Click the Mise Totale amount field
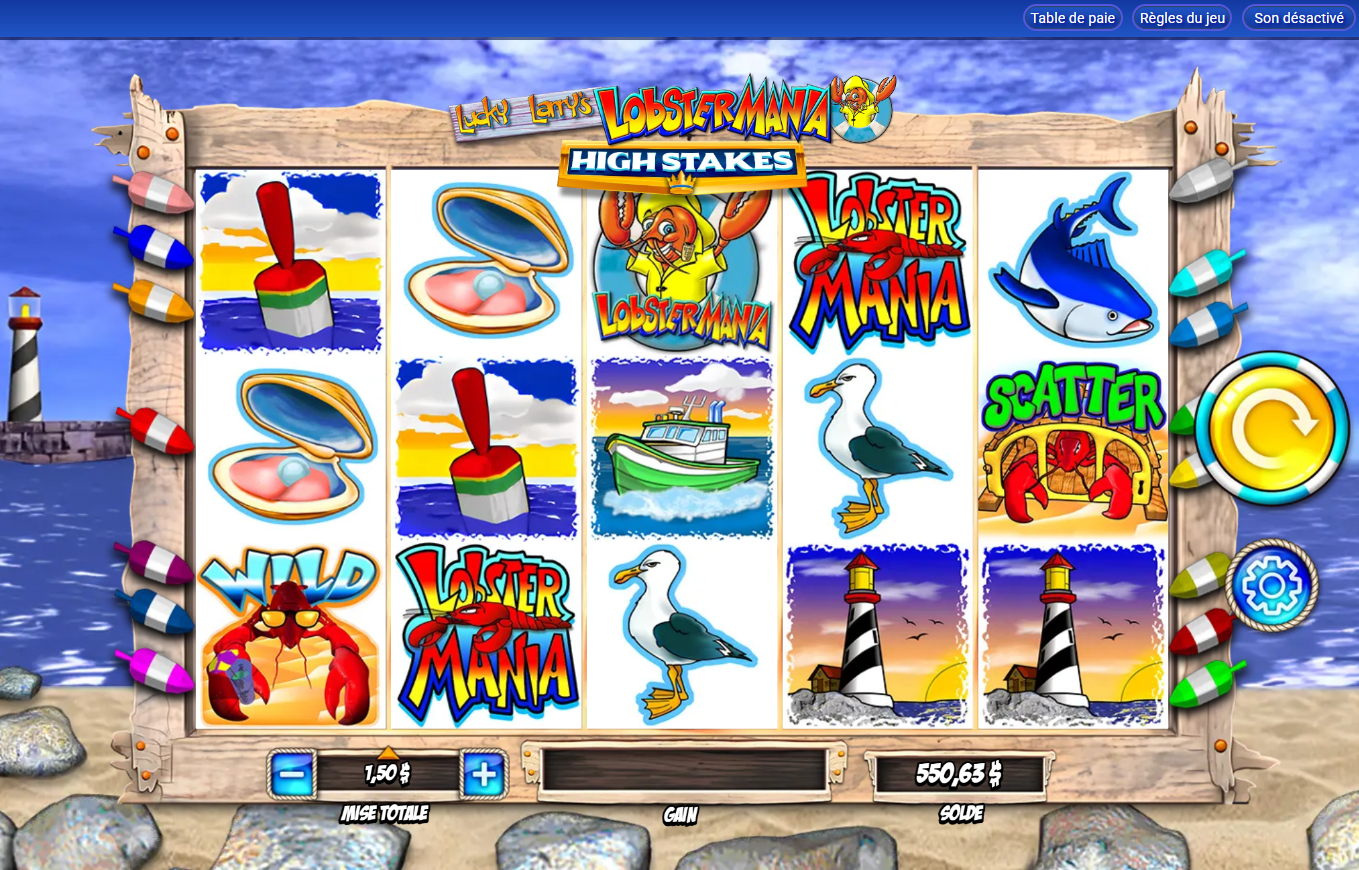This screenshot has width=1359, height=870. point(386,773)
